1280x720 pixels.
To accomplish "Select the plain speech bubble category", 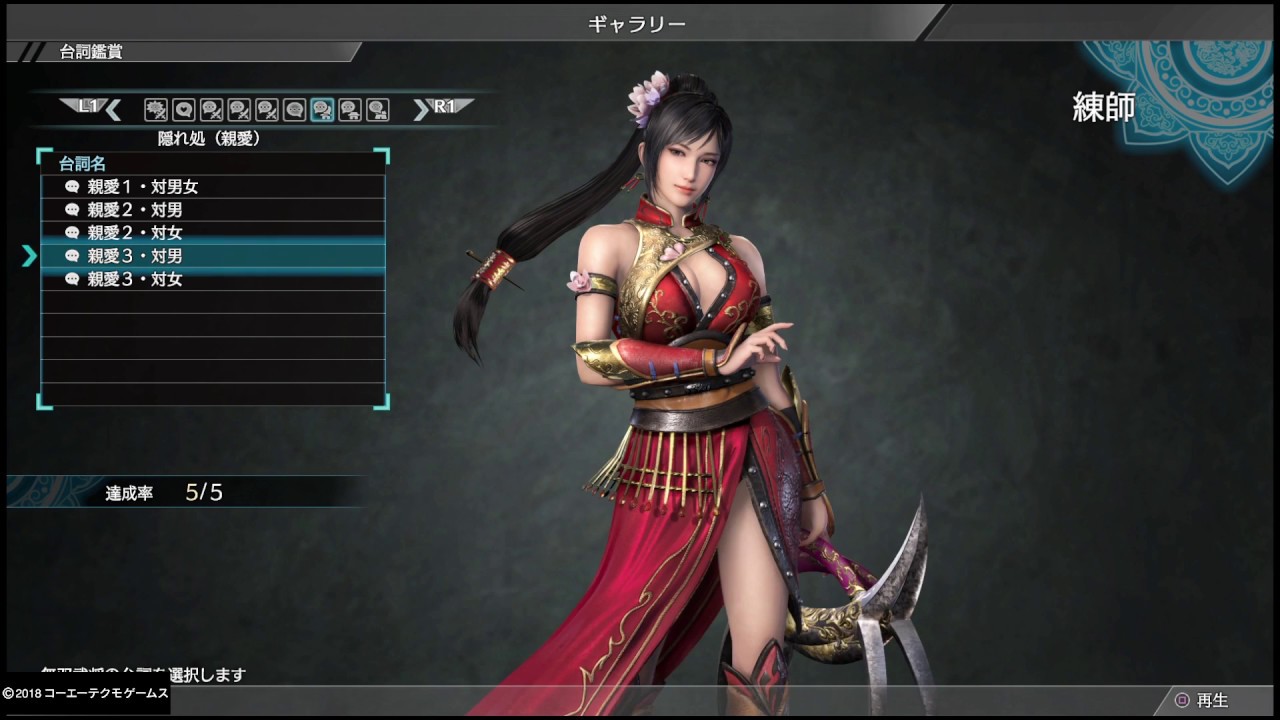I will pyautogui.click(x=294, y=110).
